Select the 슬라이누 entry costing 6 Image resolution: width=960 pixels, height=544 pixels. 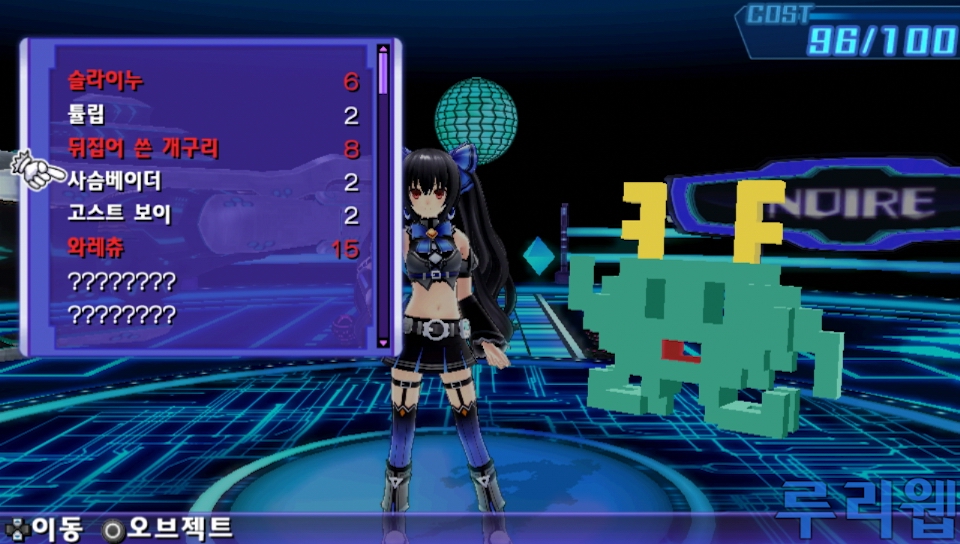106,81
